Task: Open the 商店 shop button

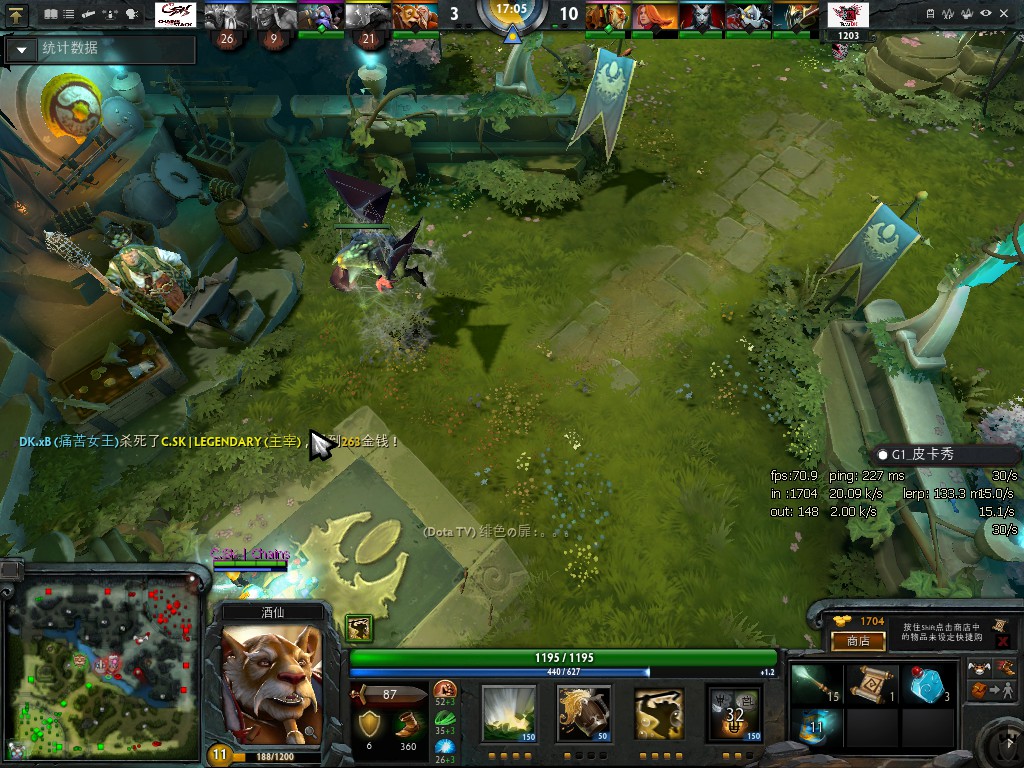Action: [x=858, y=641]
